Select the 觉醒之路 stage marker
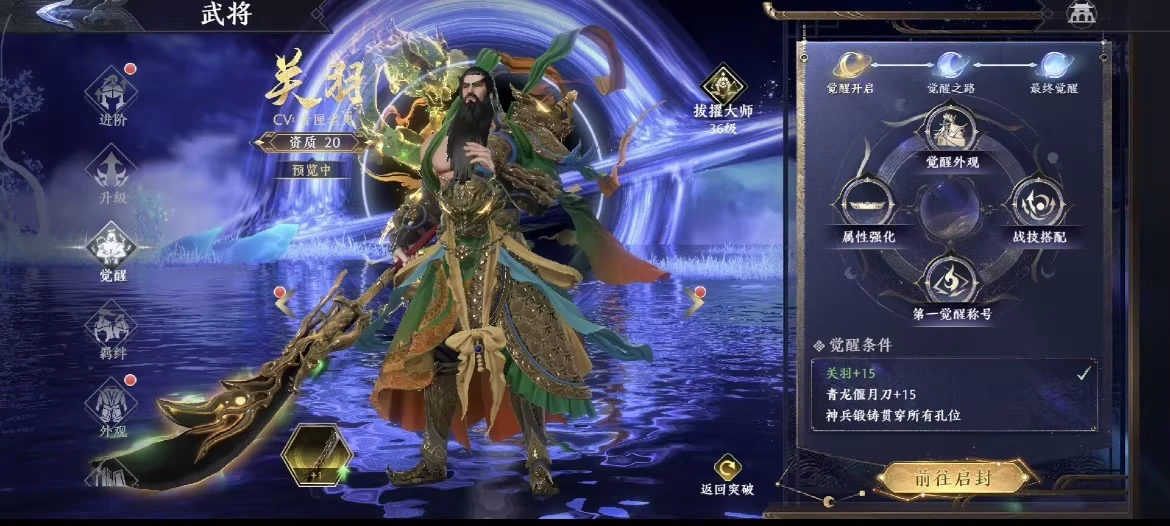Image resolution: width=1170 pixels, height=526 pixels. coord(951,67)
